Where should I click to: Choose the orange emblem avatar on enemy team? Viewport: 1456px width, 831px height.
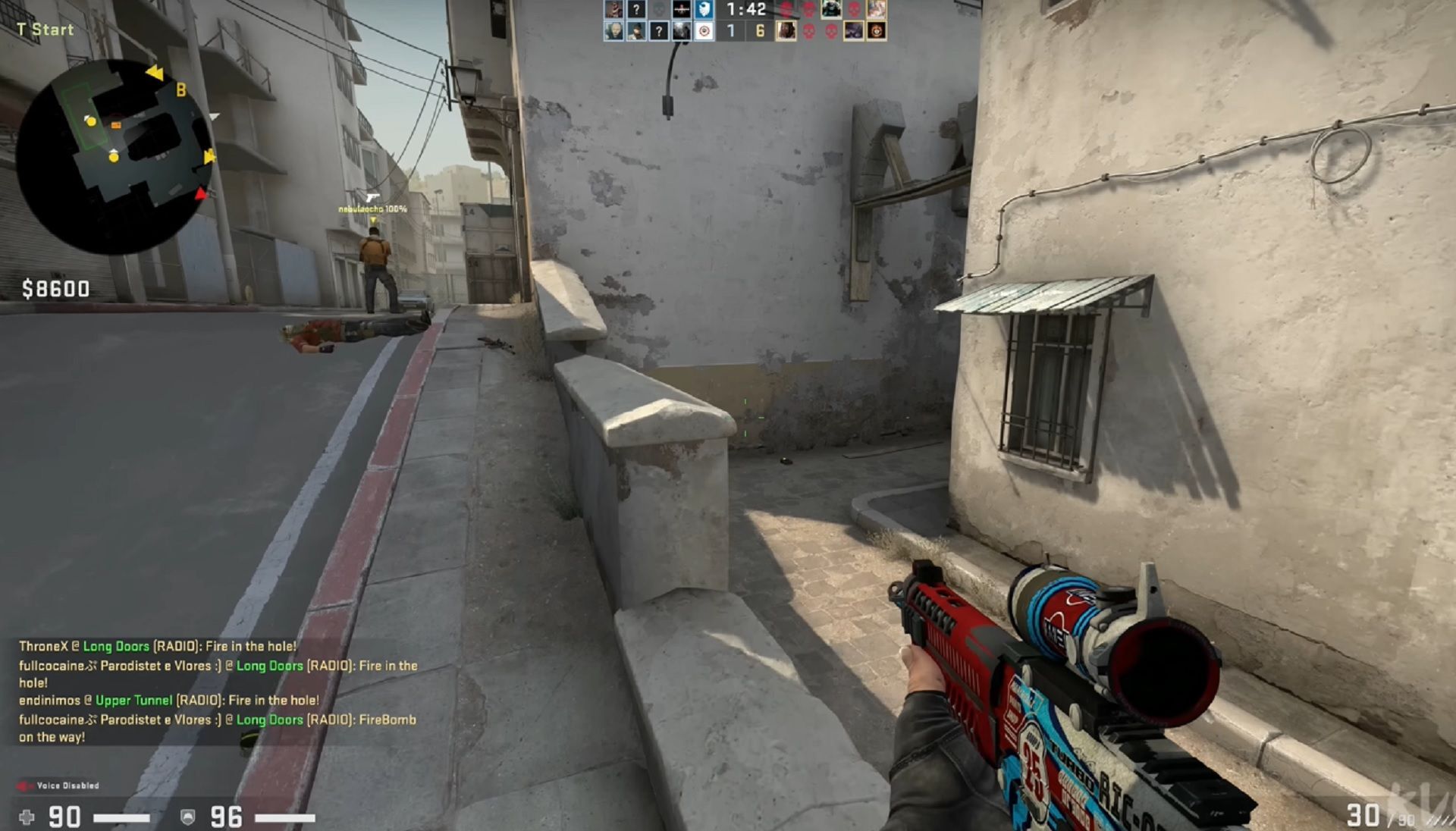pos(877,31)
